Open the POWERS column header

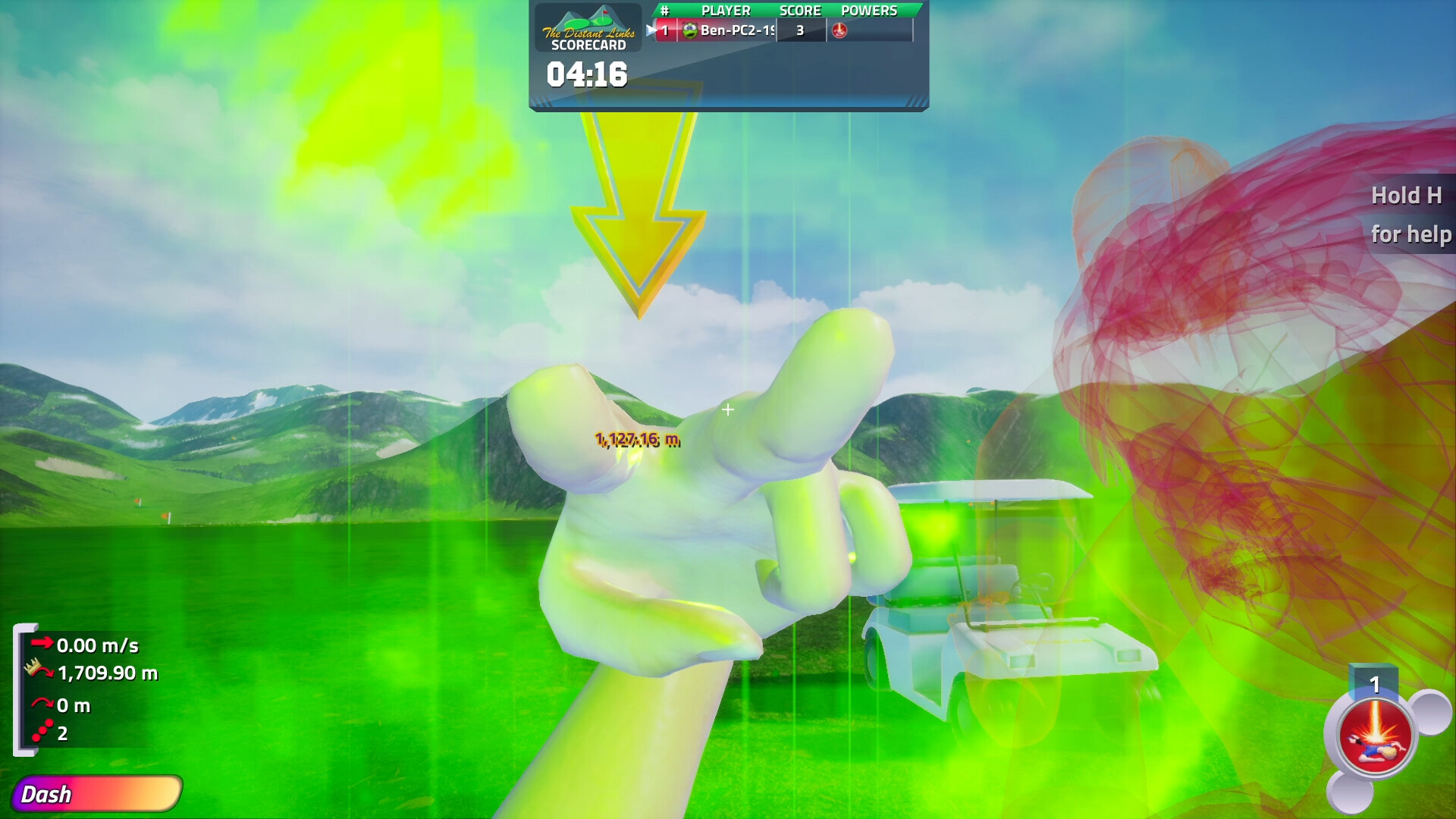pyautogui.click(x=871, y=11)
